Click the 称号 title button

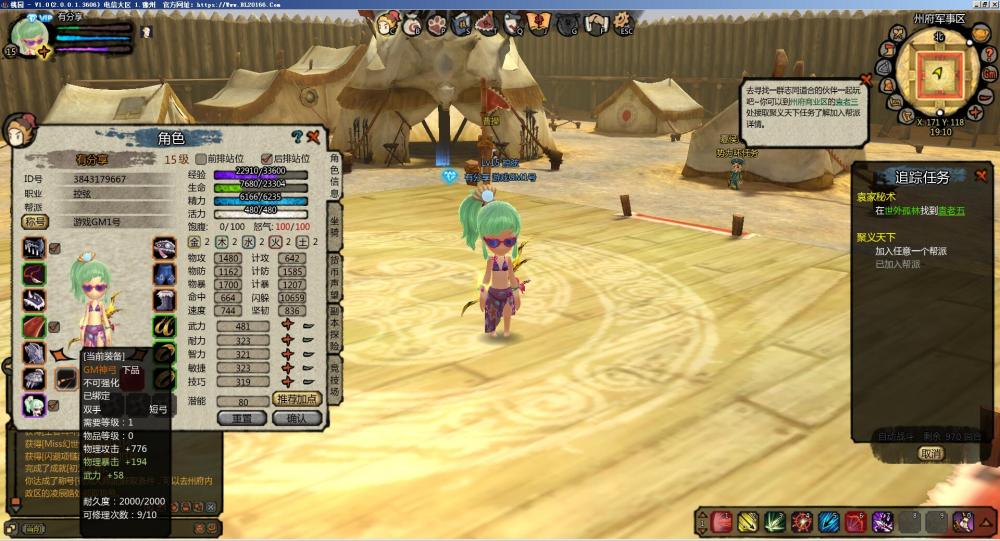tap(35, 222)
